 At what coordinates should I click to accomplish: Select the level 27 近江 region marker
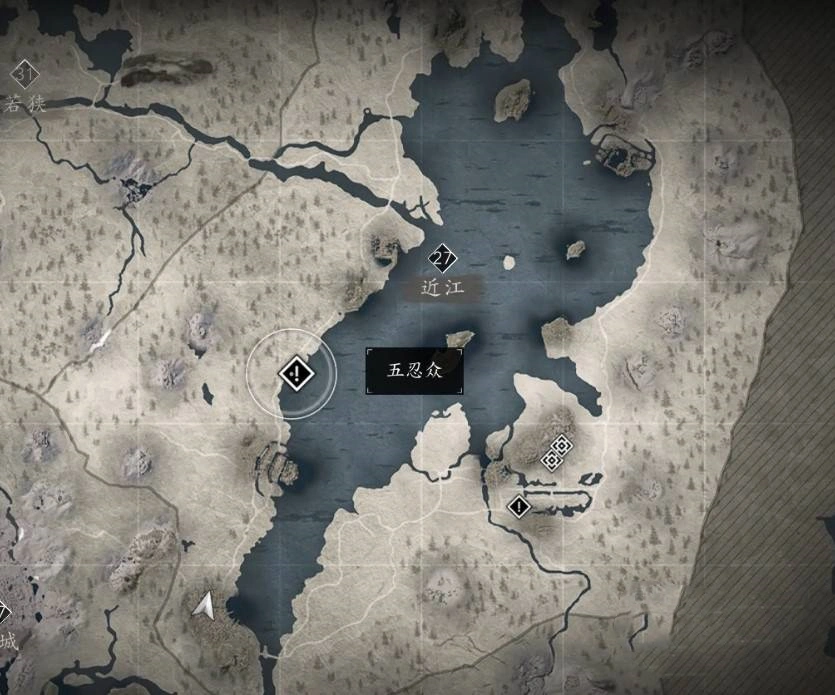pos(443,260)
